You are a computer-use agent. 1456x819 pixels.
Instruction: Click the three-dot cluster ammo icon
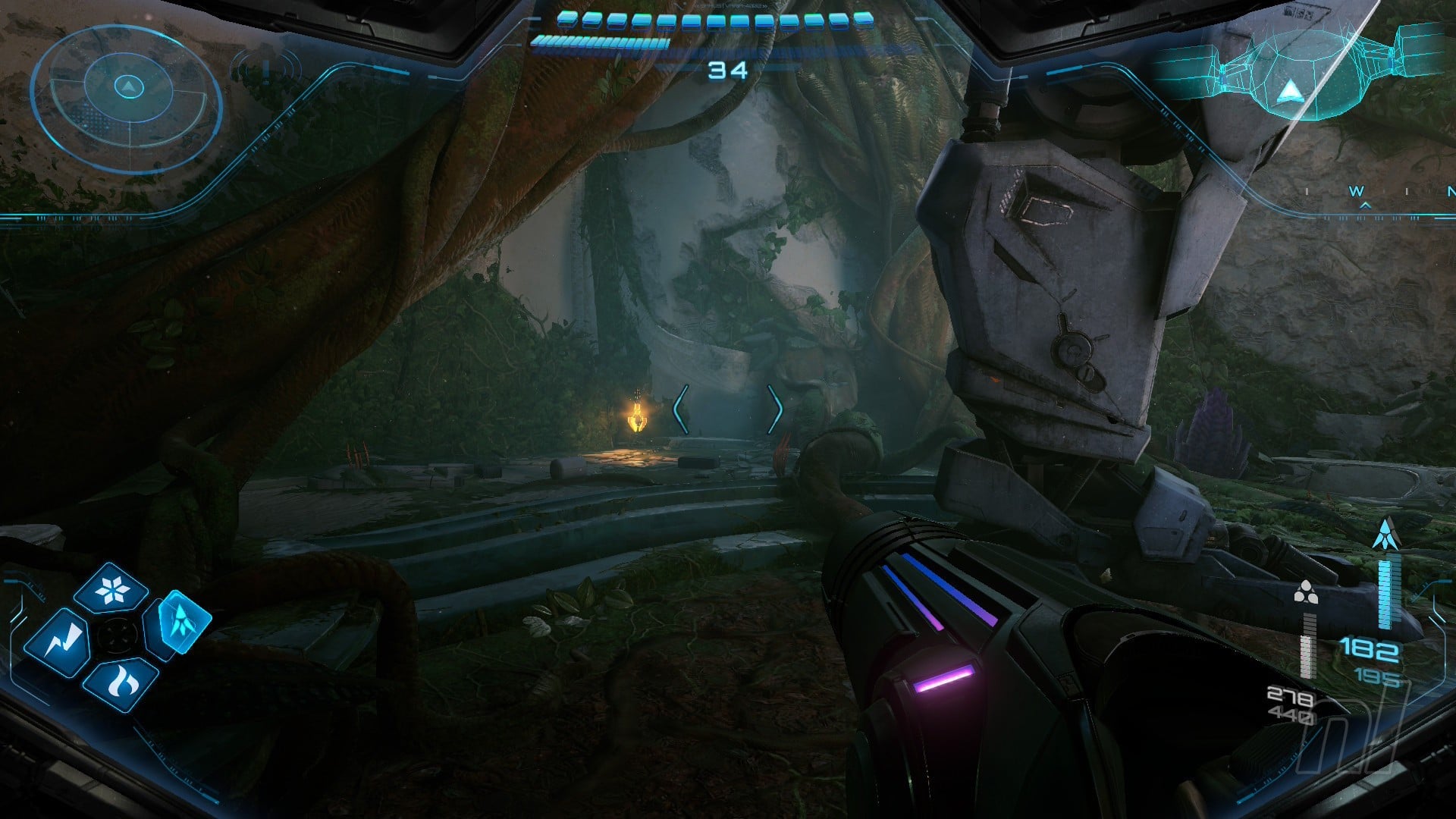pos(1305,593)
